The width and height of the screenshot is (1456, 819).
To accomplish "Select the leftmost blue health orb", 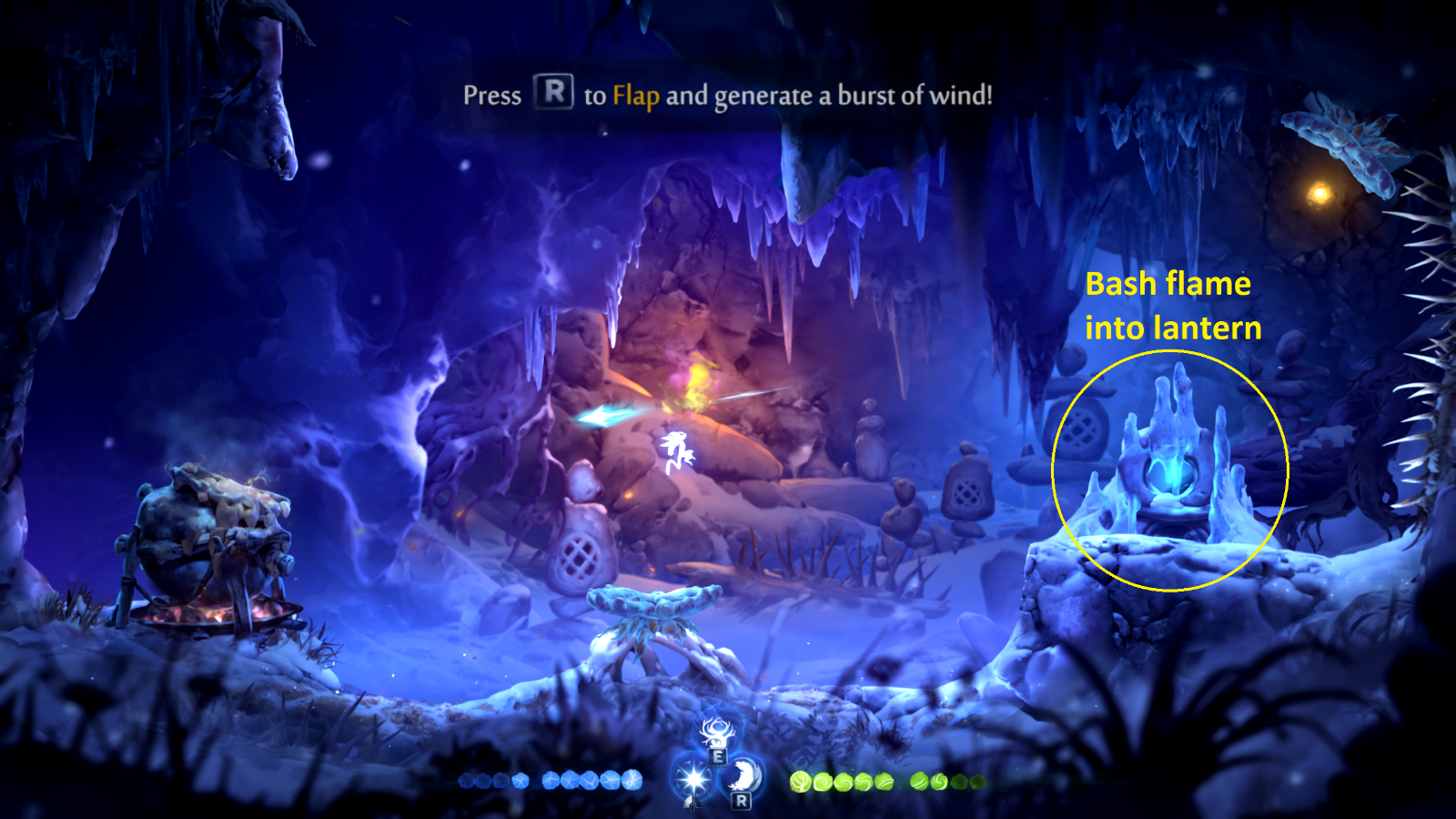I will [467, 781].
